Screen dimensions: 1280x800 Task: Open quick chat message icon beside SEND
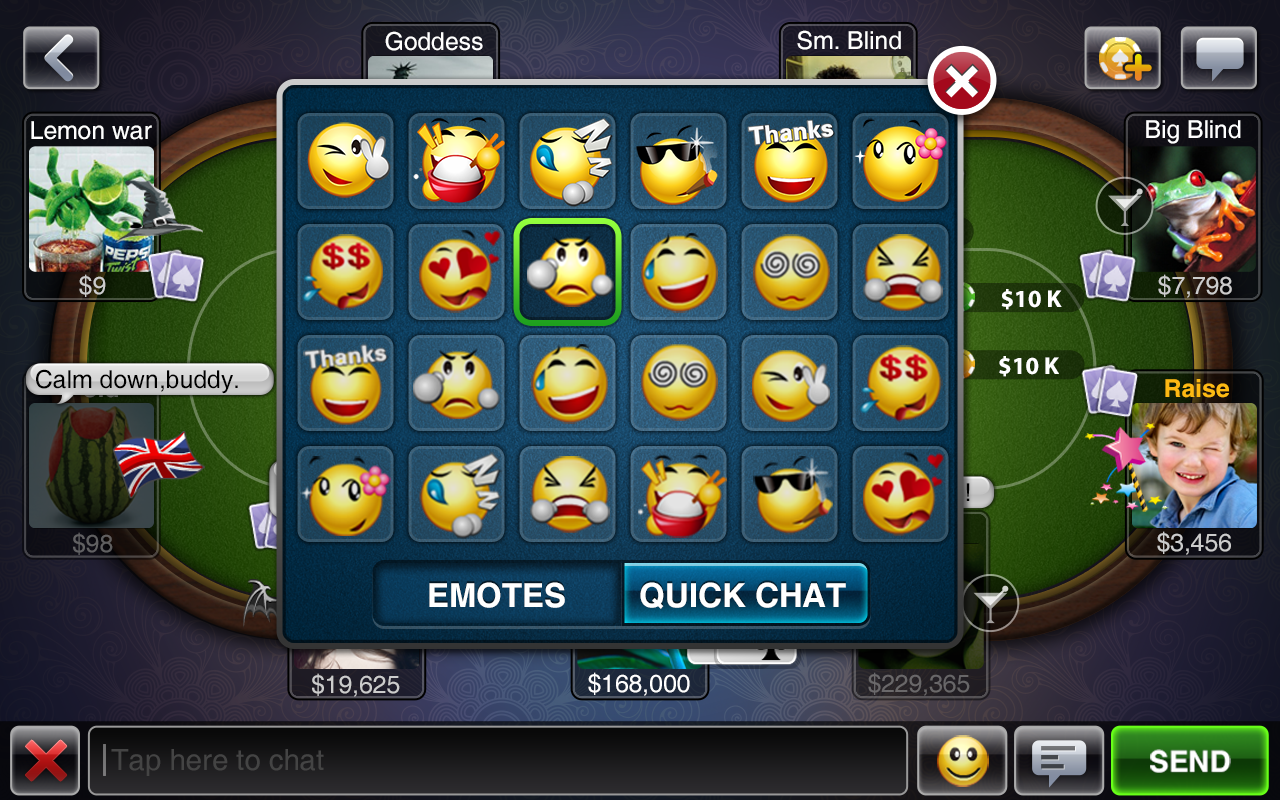[1059, 761]
